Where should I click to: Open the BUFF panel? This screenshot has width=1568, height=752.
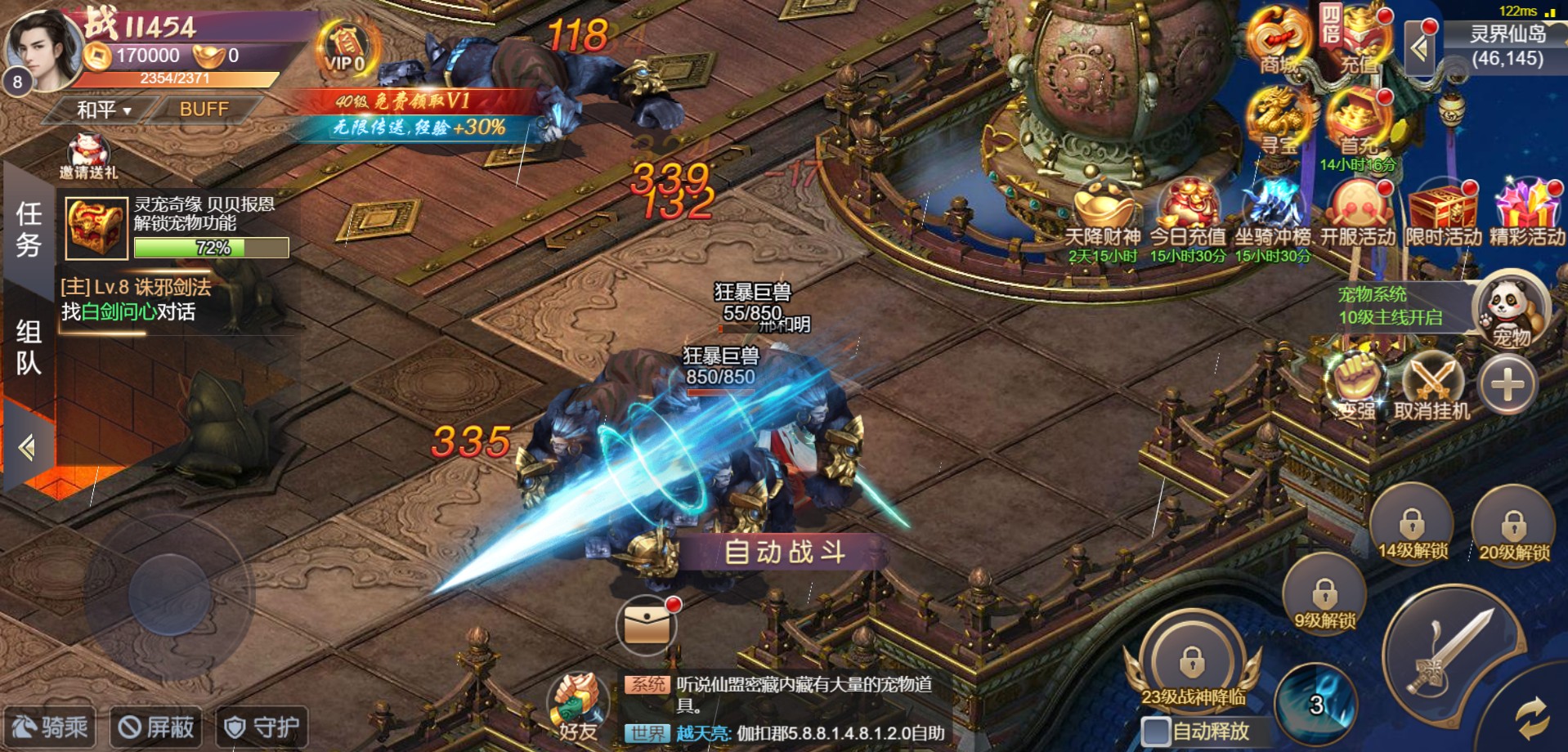pyautogui.click(x=204, y=110)
